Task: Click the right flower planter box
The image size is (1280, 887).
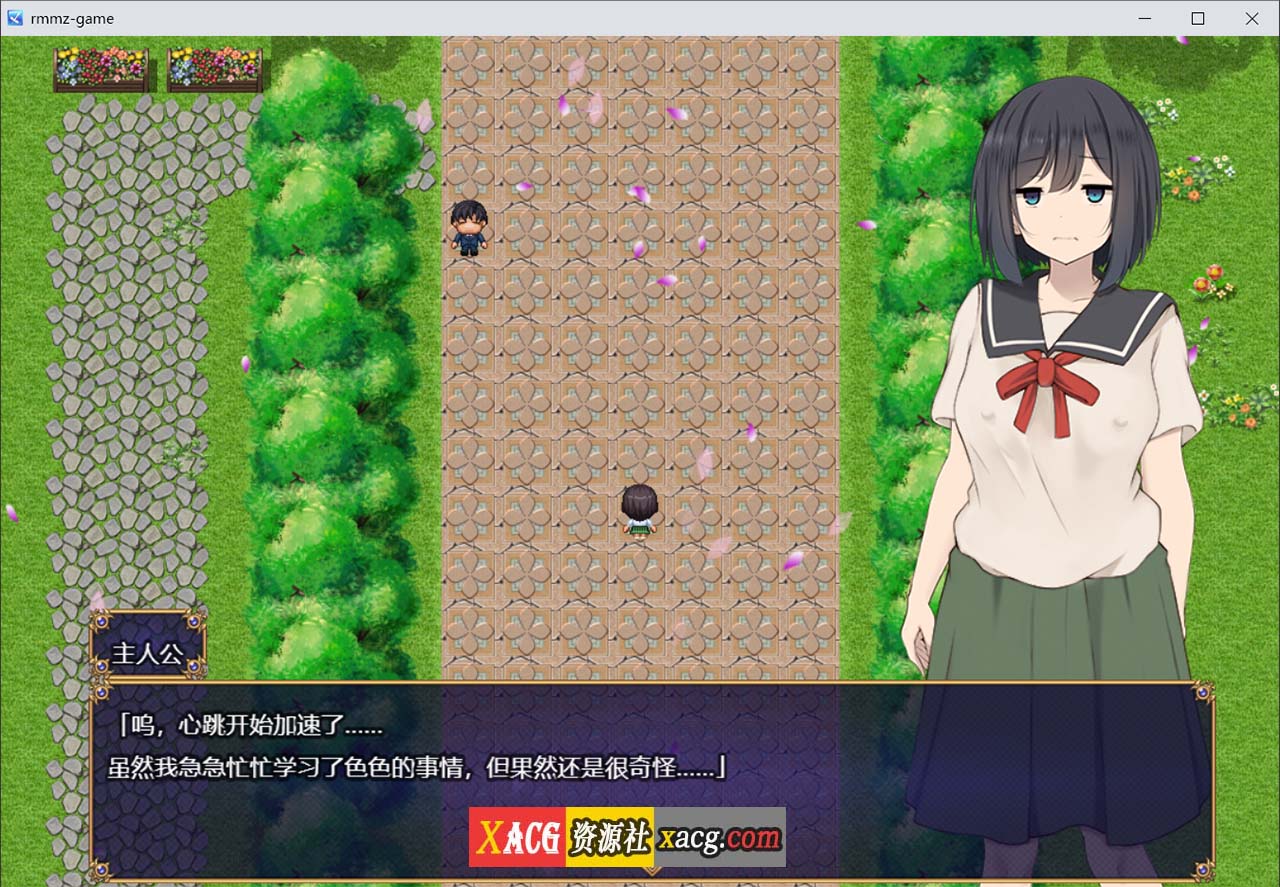Action: (215, 68)
